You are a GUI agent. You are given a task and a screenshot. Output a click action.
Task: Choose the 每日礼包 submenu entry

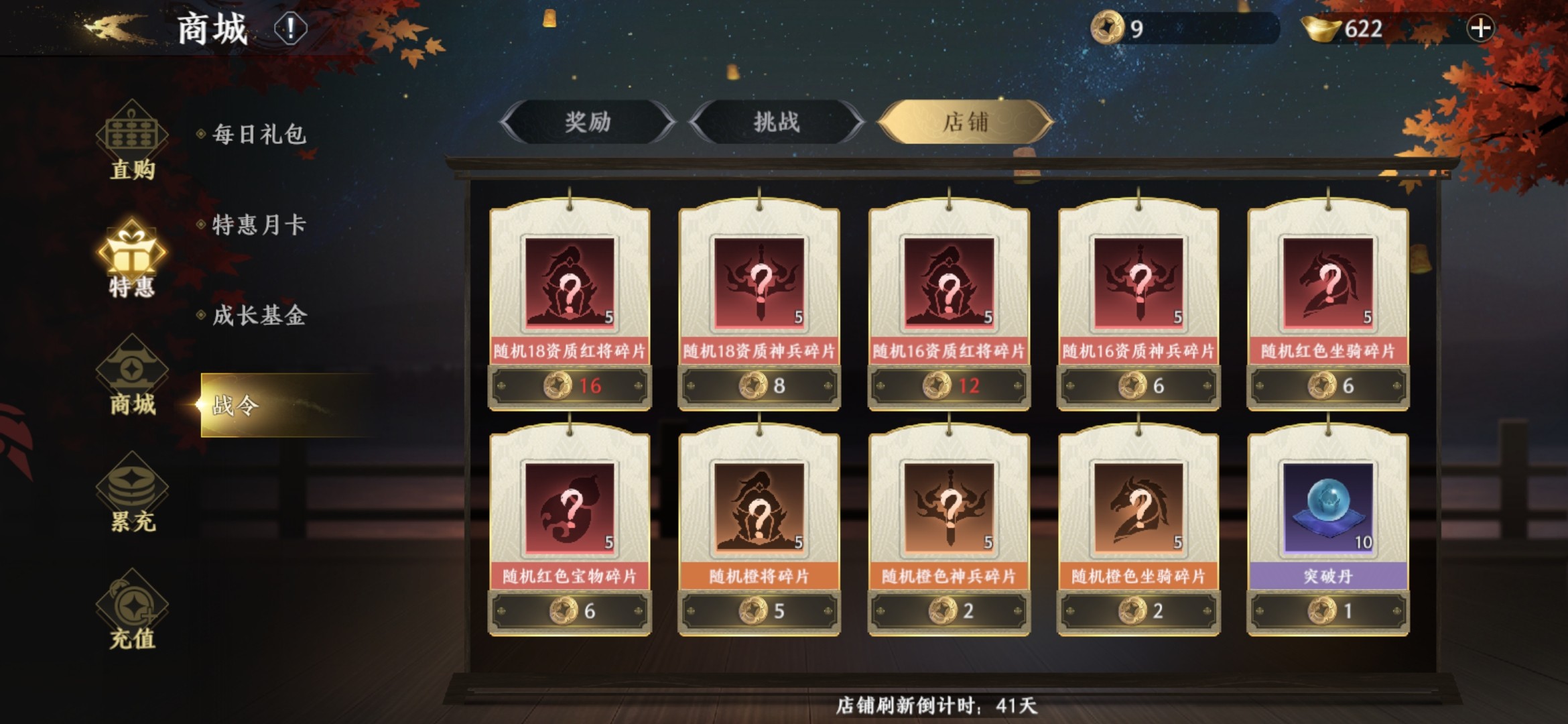(x=259, y=135)
